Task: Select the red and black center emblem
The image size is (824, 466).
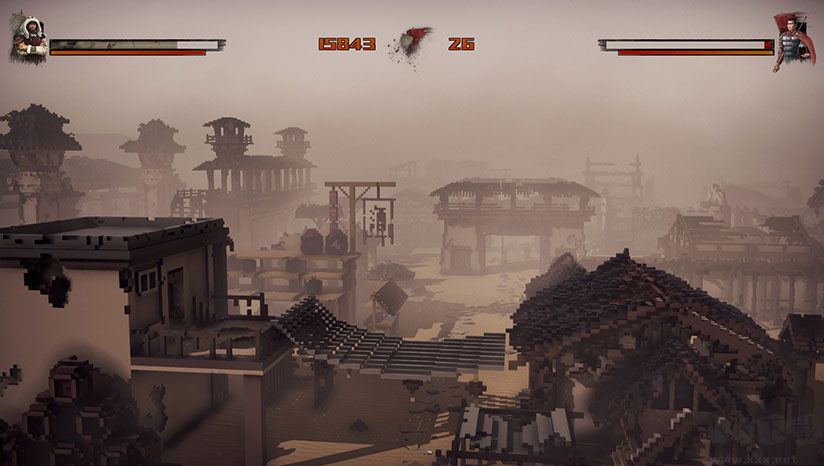Action: (412, 44)
